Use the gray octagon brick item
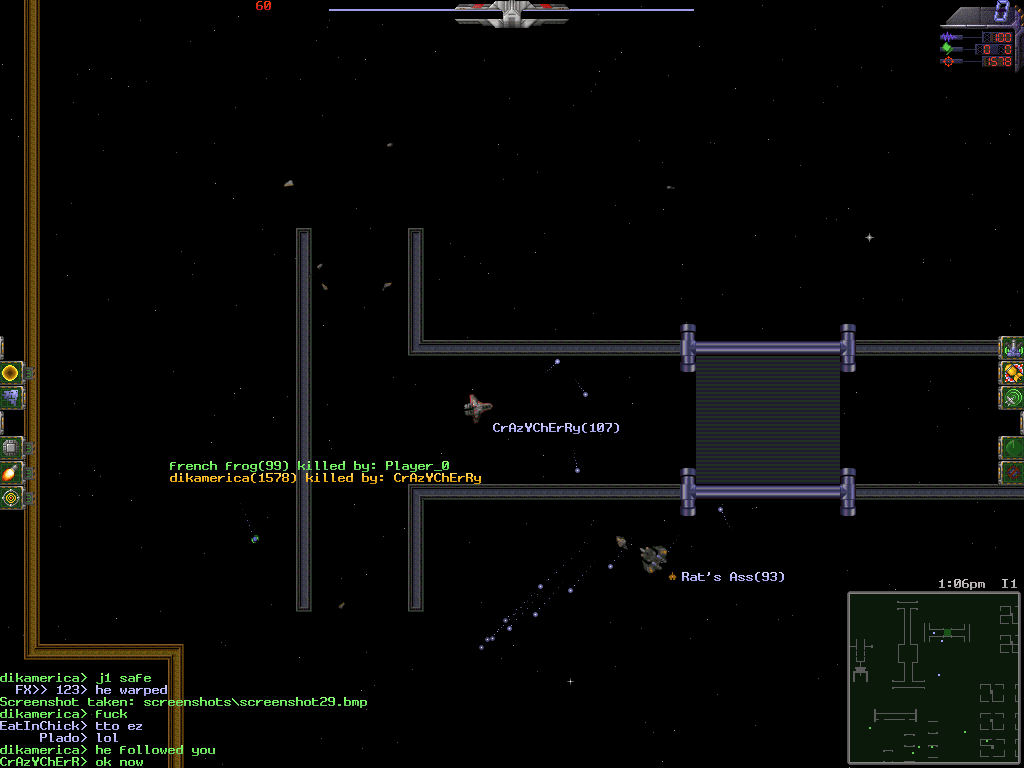Image resolution: width=1024 pixels, height=768 pixels. [x=10, y=447]
